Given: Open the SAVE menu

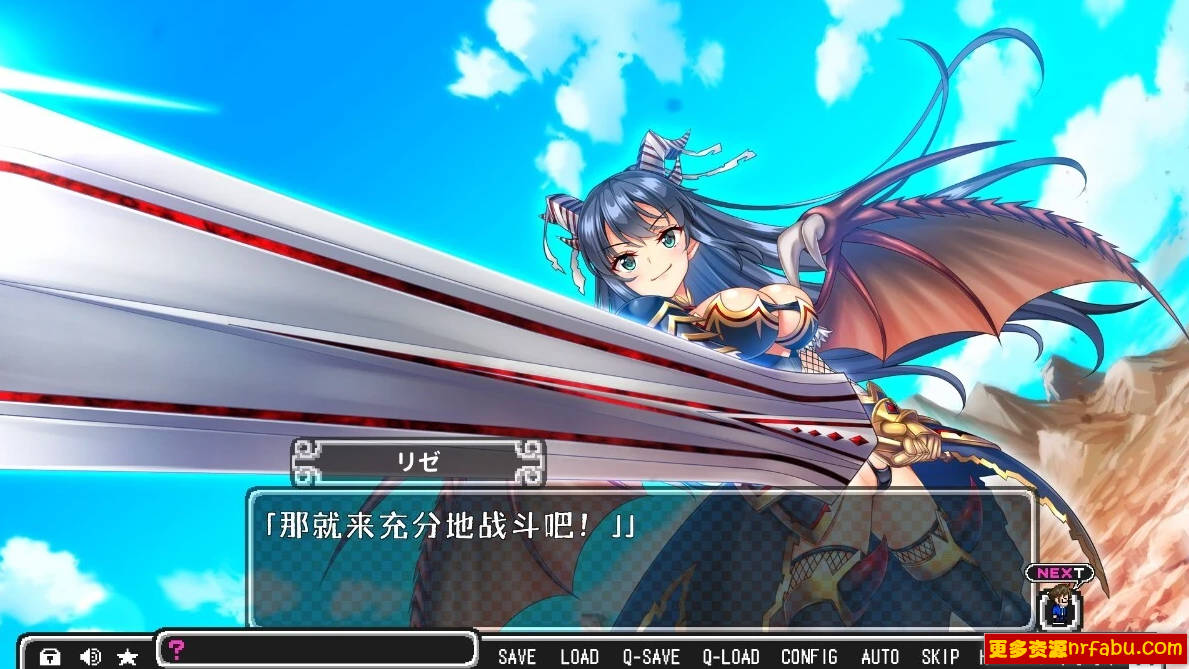Looking at the screenshot, I should 517,656.
